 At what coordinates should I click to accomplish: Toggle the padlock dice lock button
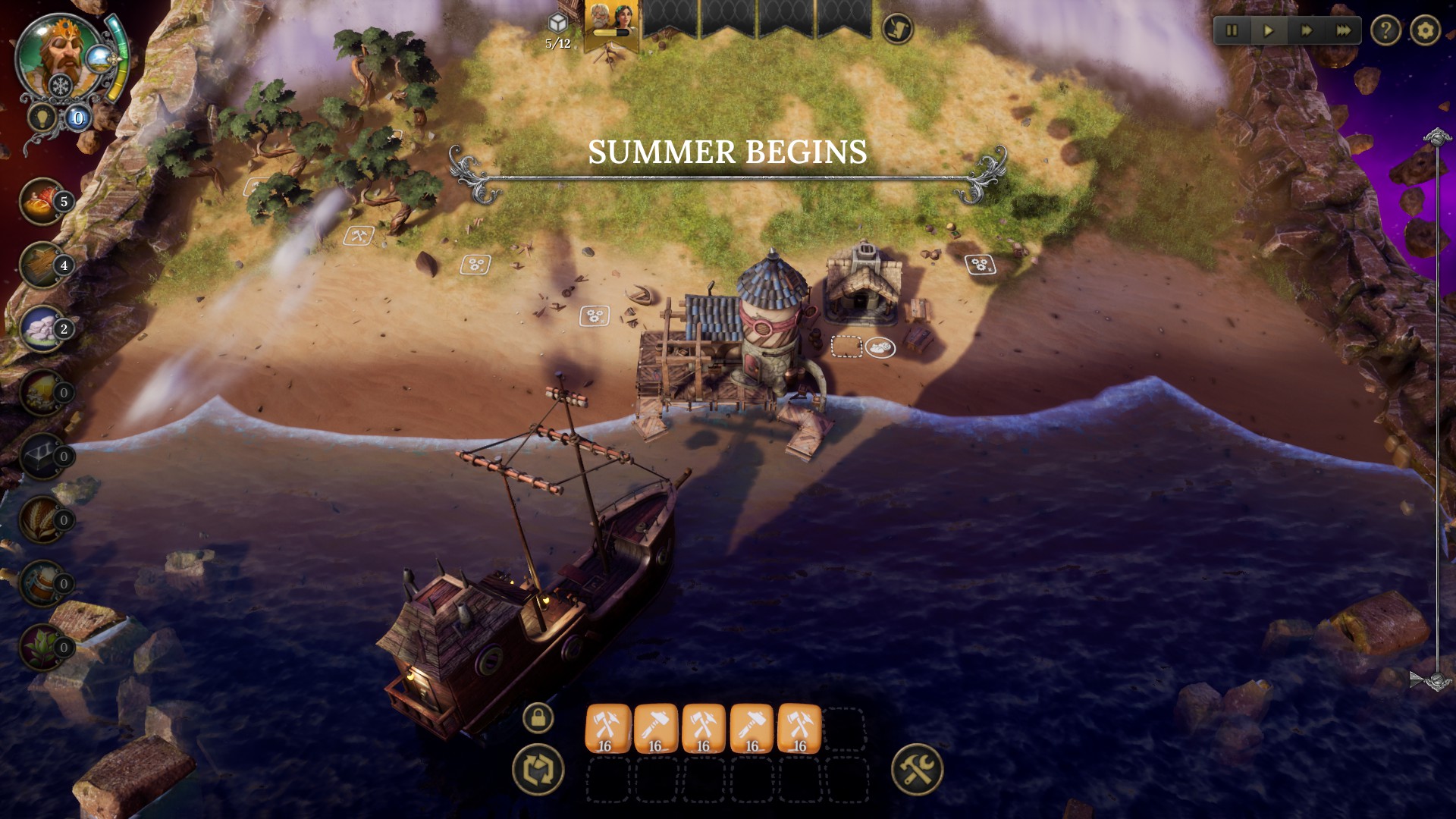pos(538,717)
